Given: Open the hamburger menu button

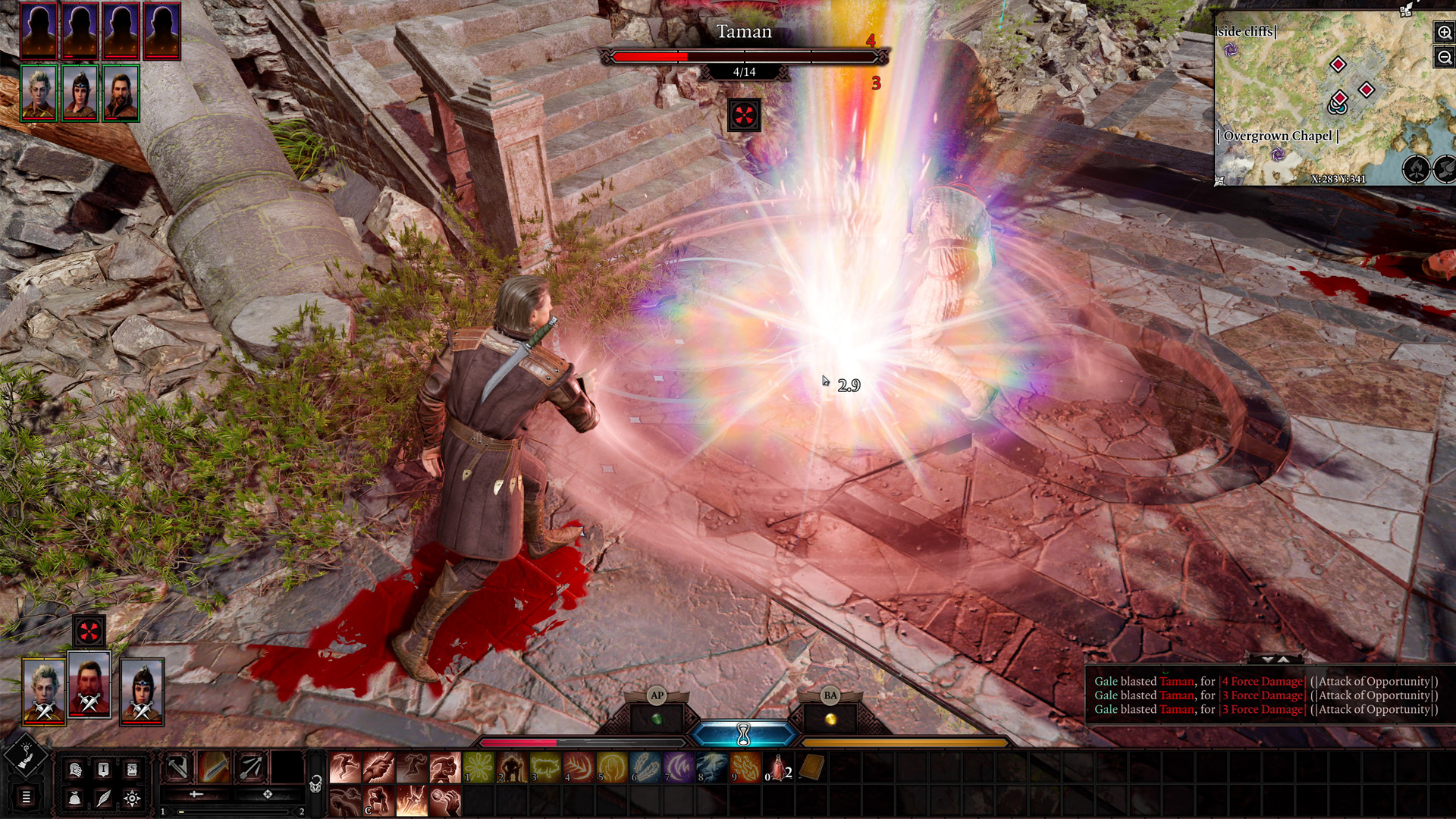Looking at the screenshot, I should point(26,797).
